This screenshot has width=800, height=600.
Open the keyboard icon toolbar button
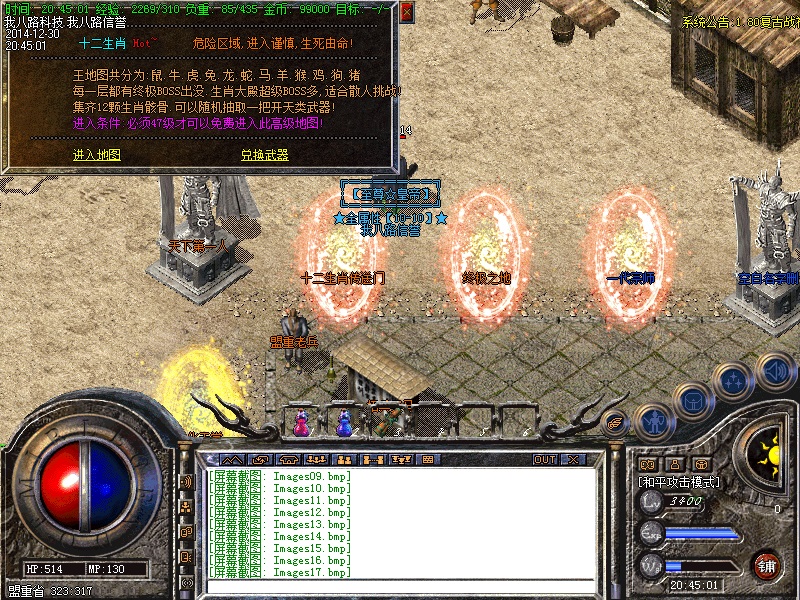tap(427, 460)
